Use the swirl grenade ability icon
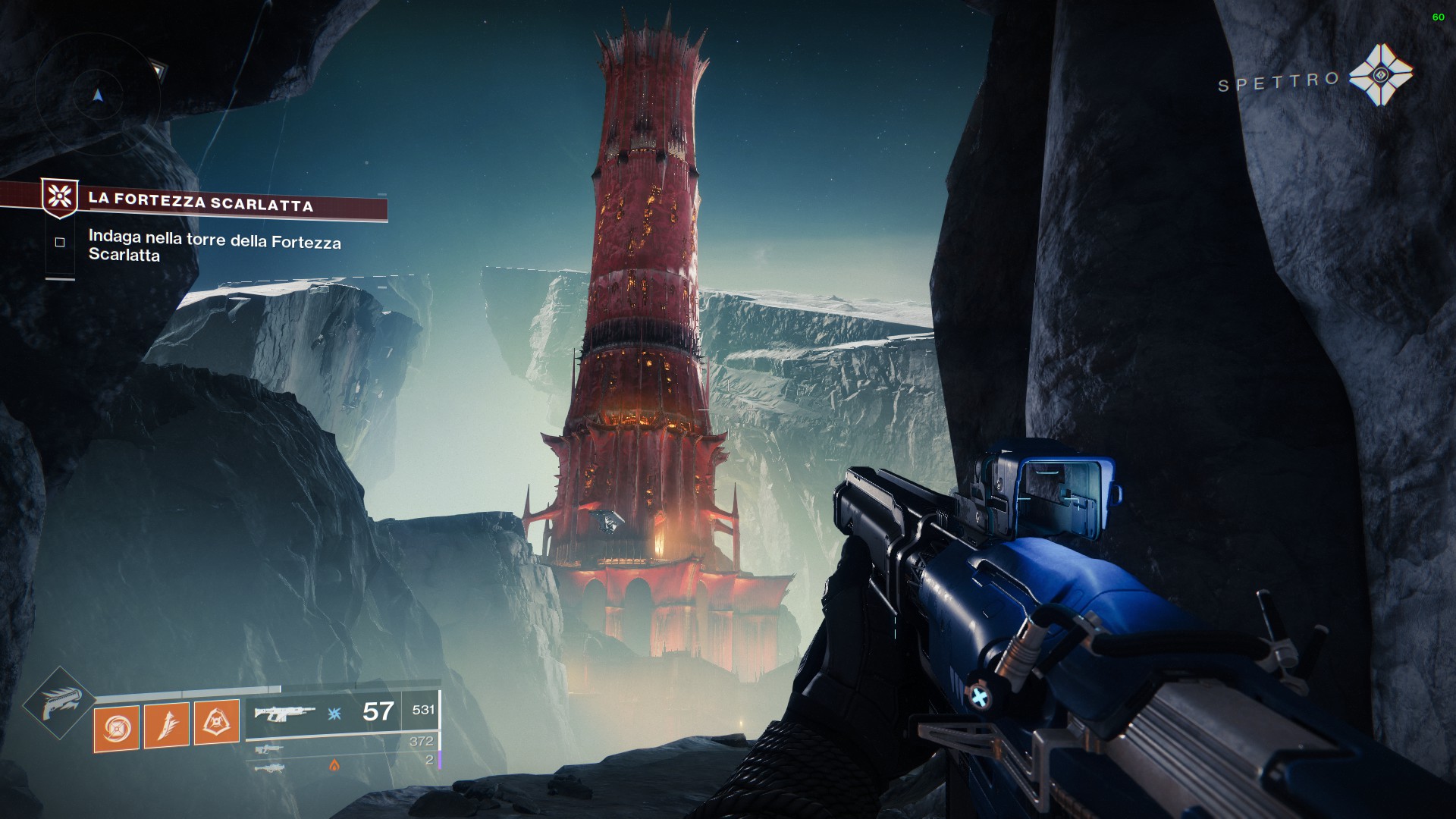The width and height of the screenshot is (1456, 819). 116,727
